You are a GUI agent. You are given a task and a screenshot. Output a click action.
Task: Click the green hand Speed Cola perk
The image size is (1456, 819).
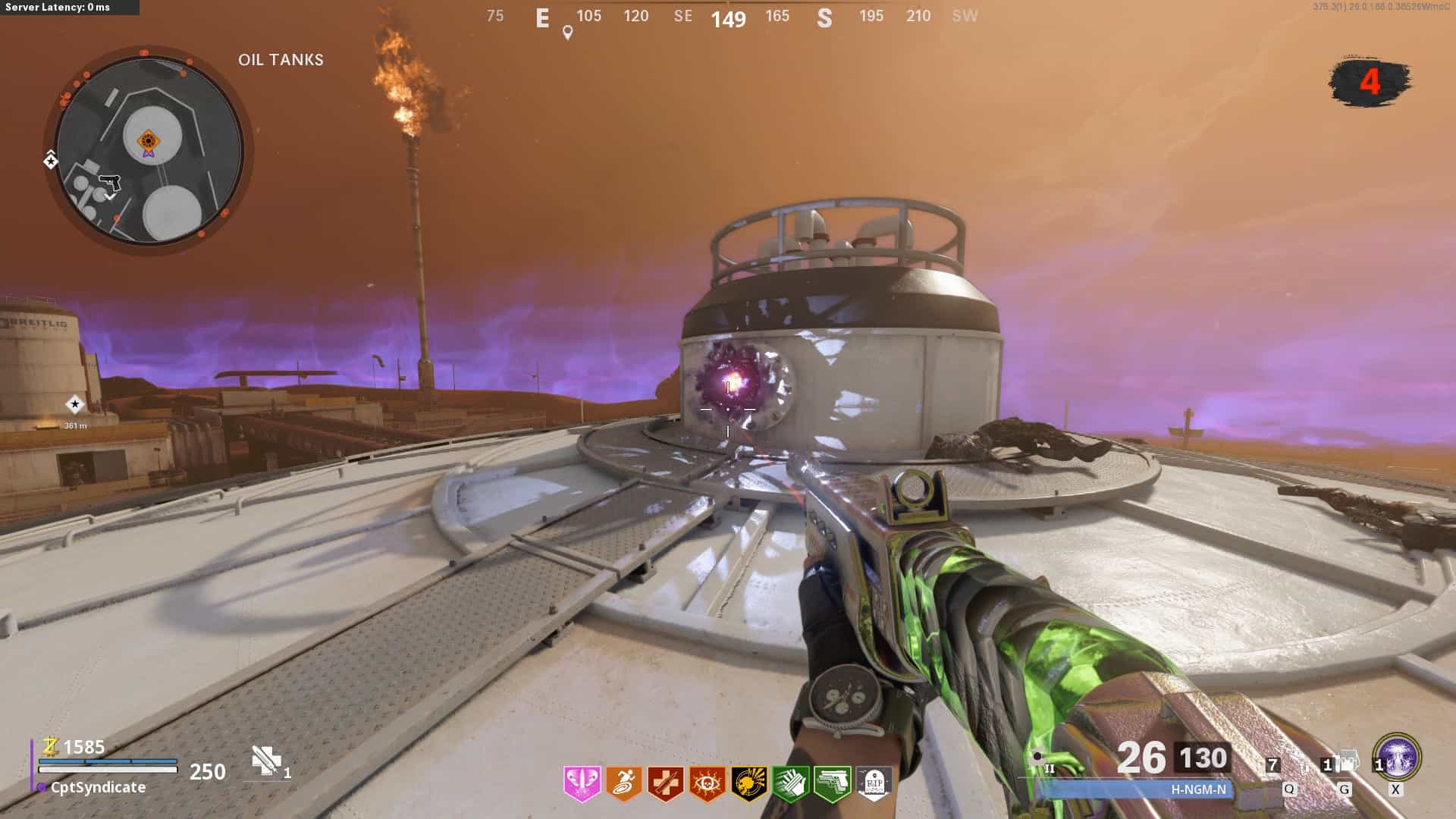pyautogui.click(x=790, y=783)
